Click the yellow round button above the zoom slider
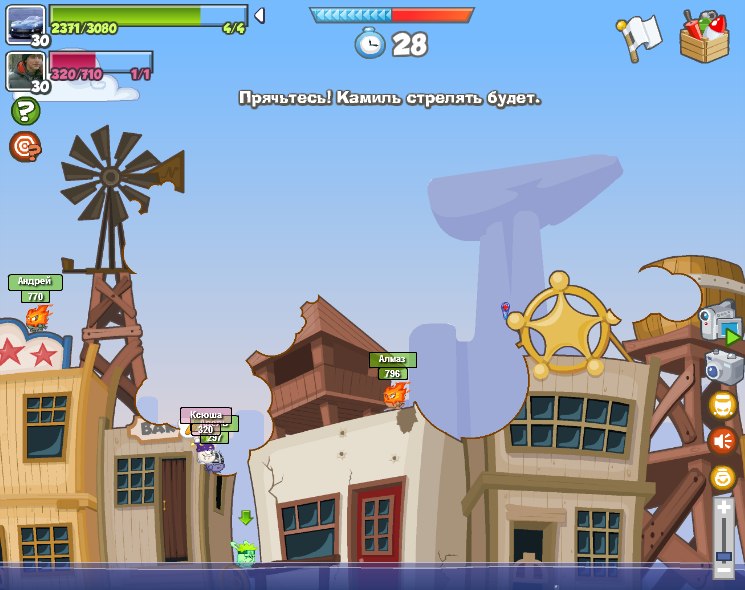745x590 pixels. 723,478
